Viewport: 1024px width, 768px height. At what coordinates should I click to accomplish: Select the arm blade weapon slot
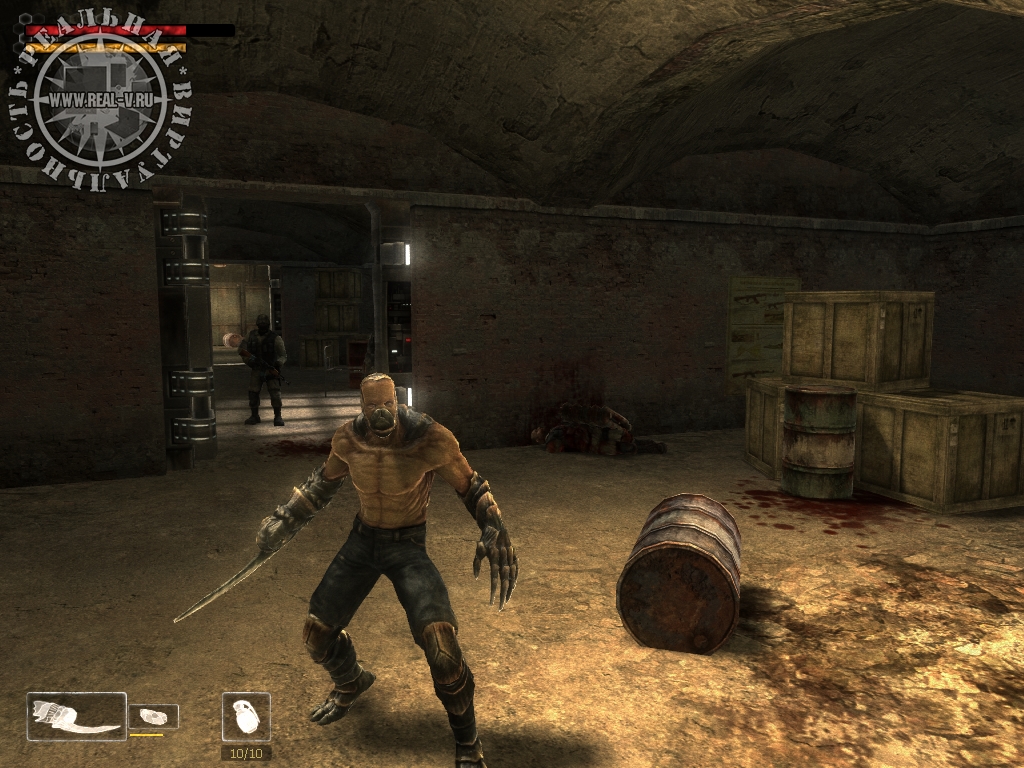click(x=77, y=716)
